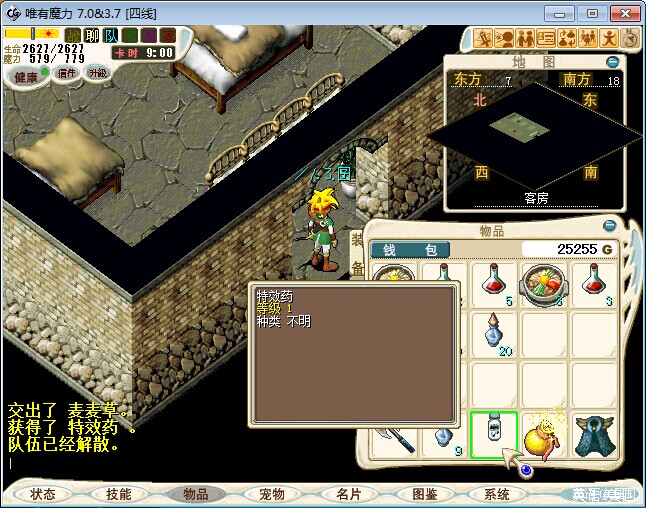Open the 状态 status menu
Screen dimensions: 646x508
(x=43, y=494)
